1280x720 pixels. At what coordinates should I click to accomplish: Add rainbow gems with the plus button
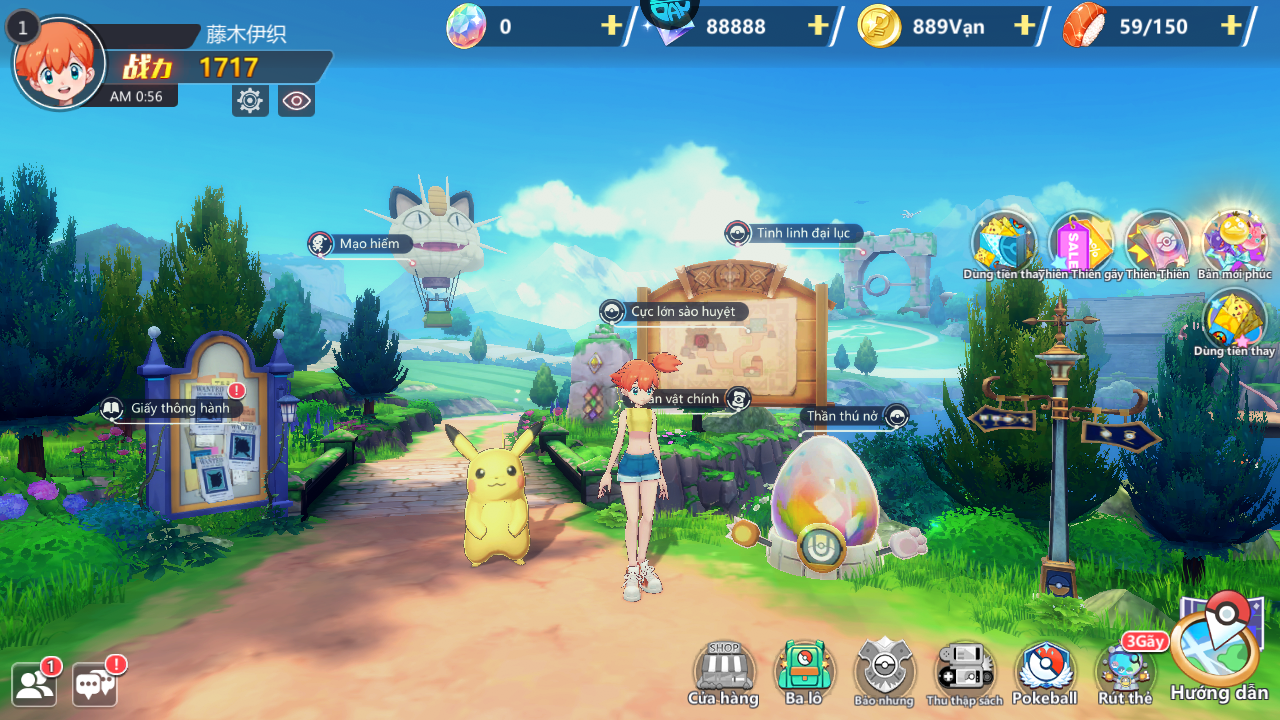(611, 26)
